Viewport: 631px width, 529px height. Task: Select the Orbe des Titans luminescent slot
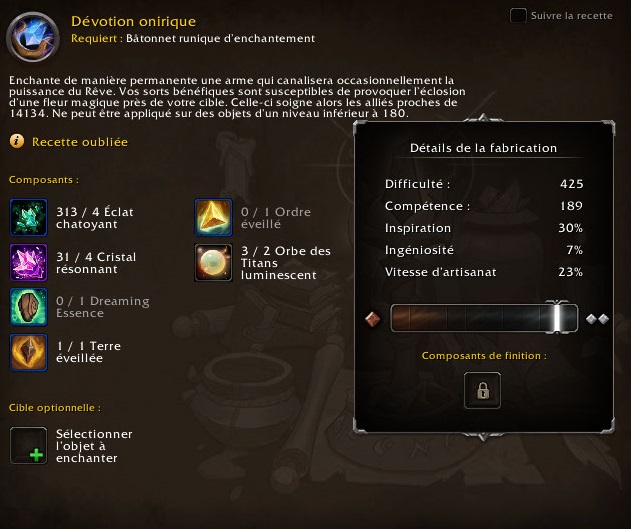click(212, 263)
